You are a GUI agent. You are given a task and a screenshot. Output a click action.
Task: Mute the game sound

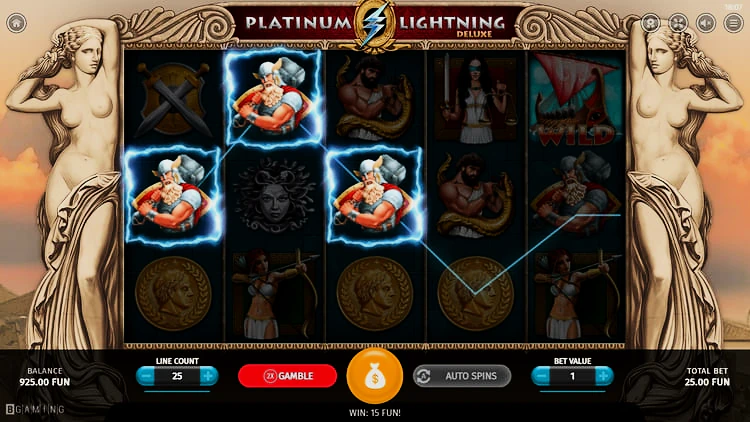(706, 22)
